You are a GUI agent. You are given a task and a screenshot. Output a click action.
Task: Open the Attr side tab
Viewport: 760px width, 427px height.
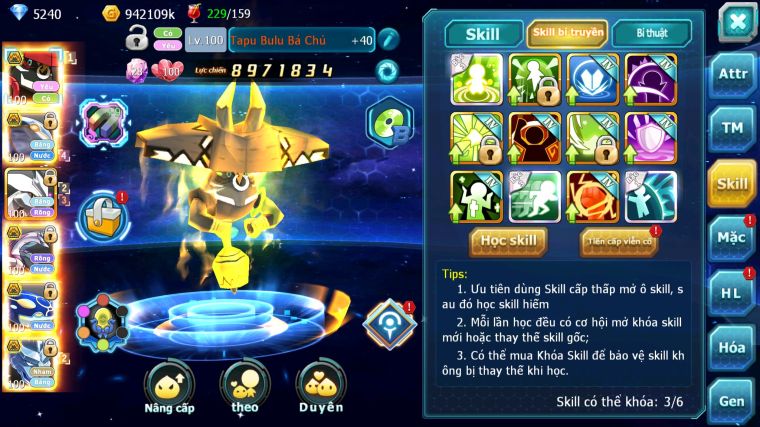click(x=732, y=74)
